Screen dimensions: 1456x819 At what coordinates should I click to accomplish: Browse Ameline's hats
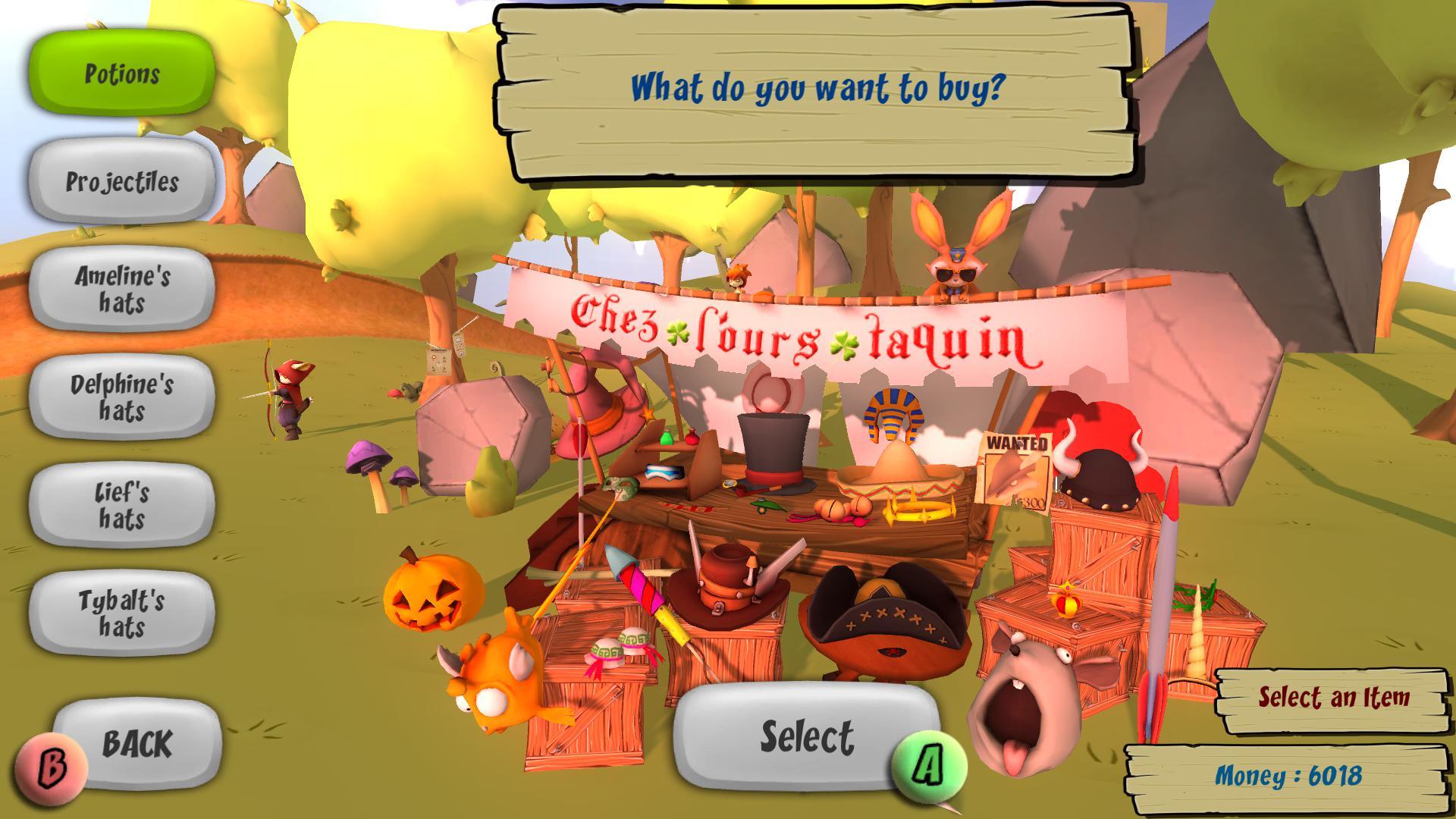(x=122, y=290)
